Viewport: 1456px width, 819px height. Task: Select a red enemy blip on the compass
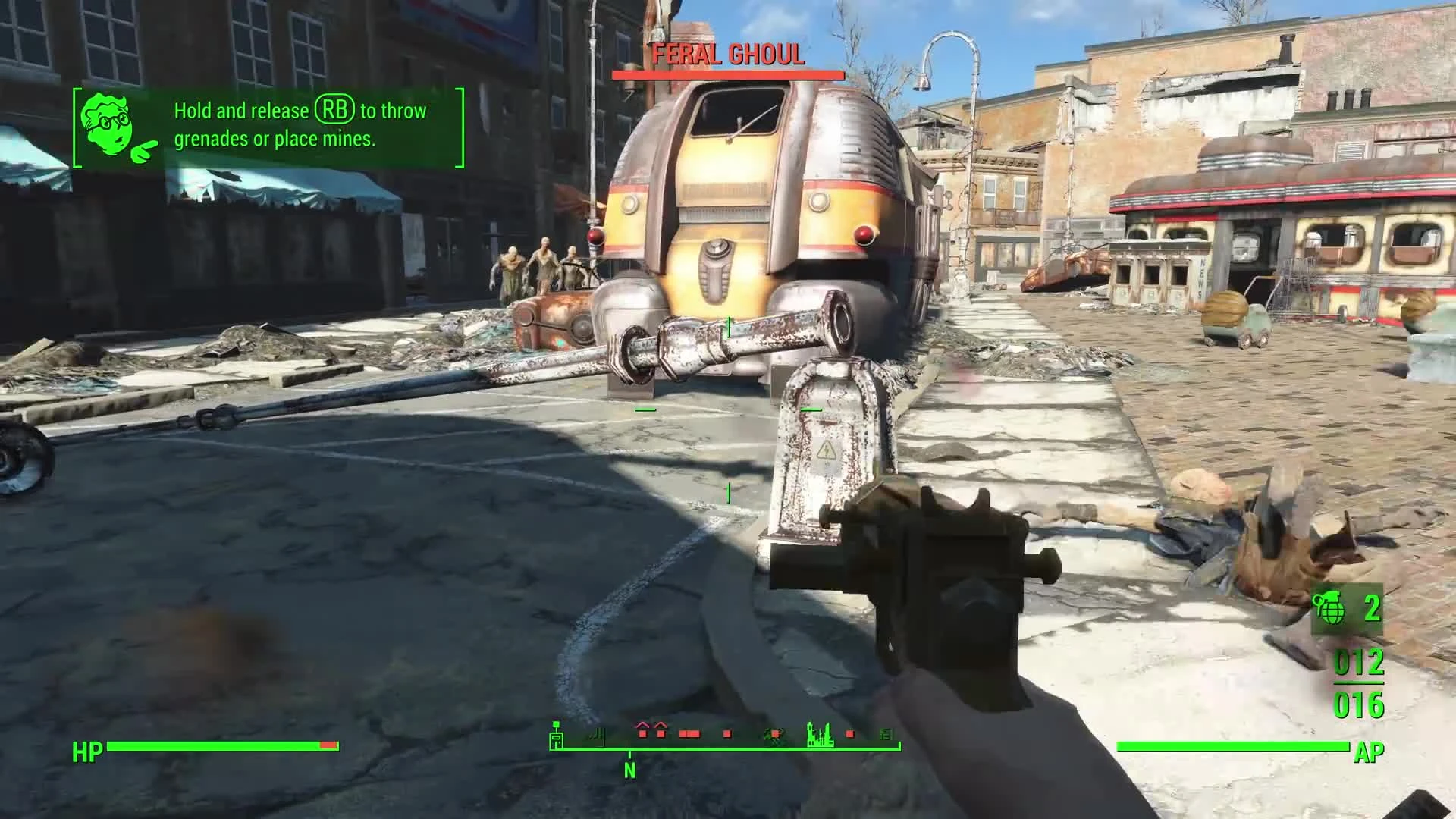tap(726, 734)
